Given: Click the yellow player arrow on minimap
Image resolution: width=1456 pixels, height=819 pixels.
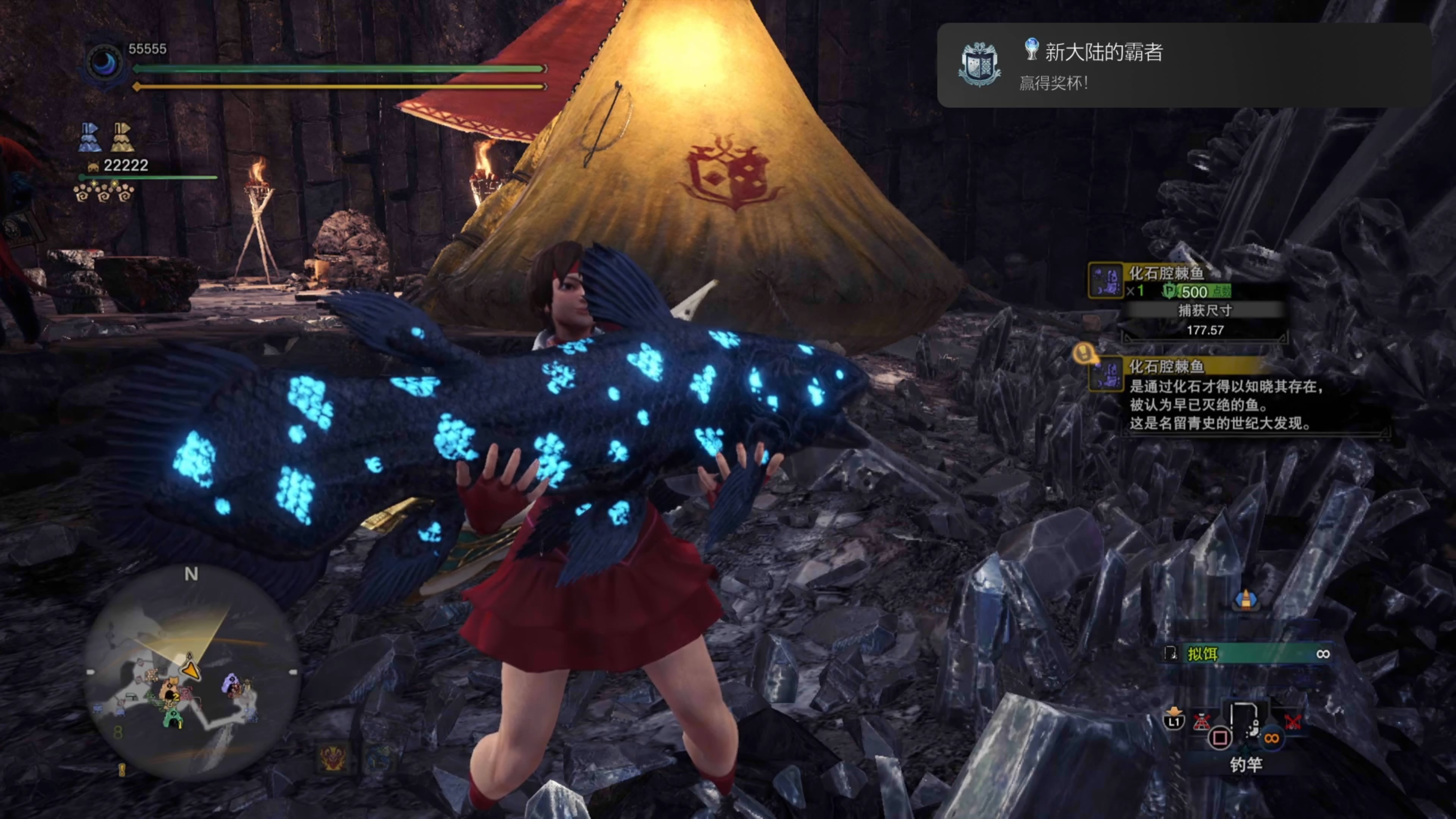Looking at the screenshot, I should click(191, 670).
